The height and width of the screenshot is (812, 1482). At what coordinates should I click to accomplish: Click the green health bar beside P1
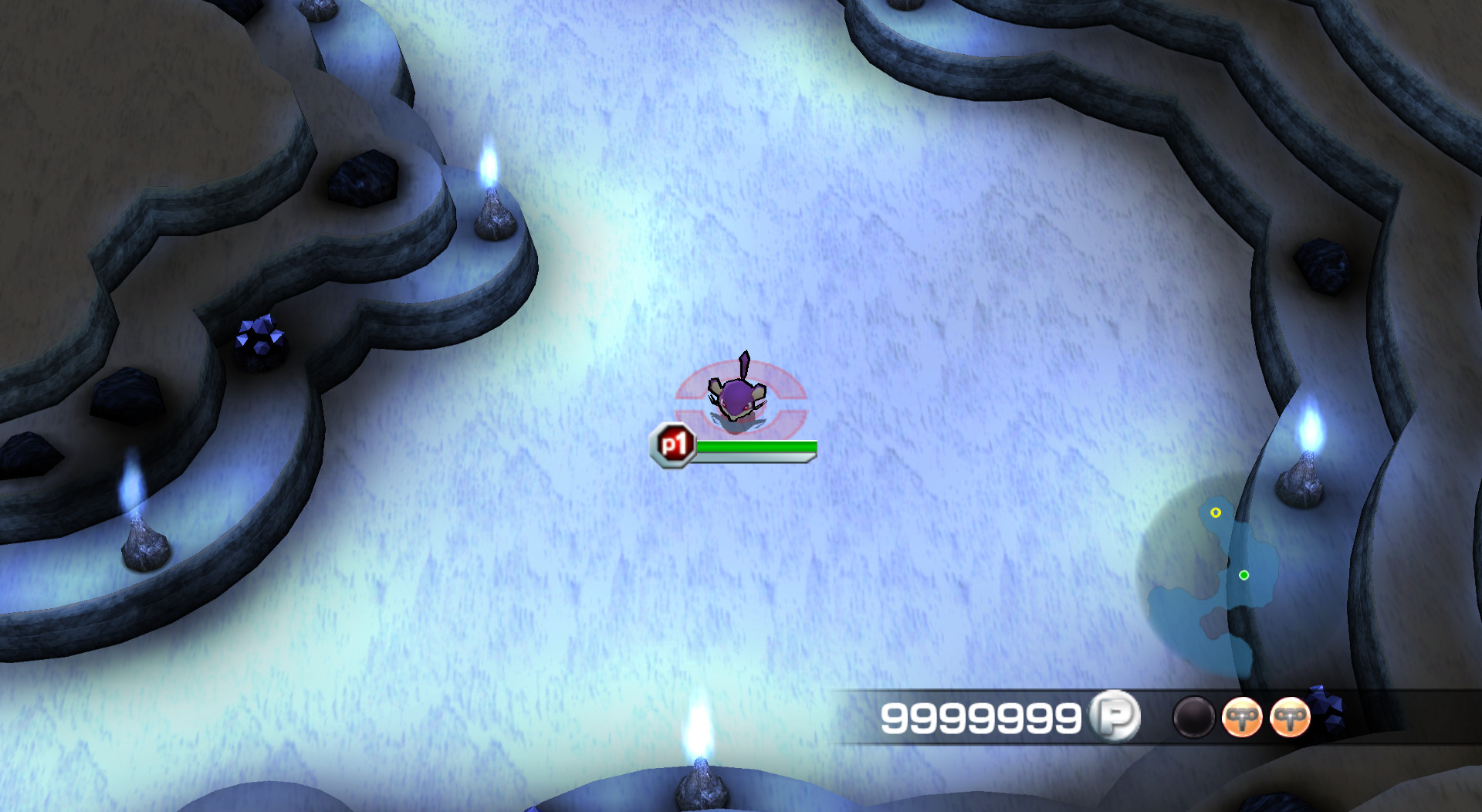756,445
